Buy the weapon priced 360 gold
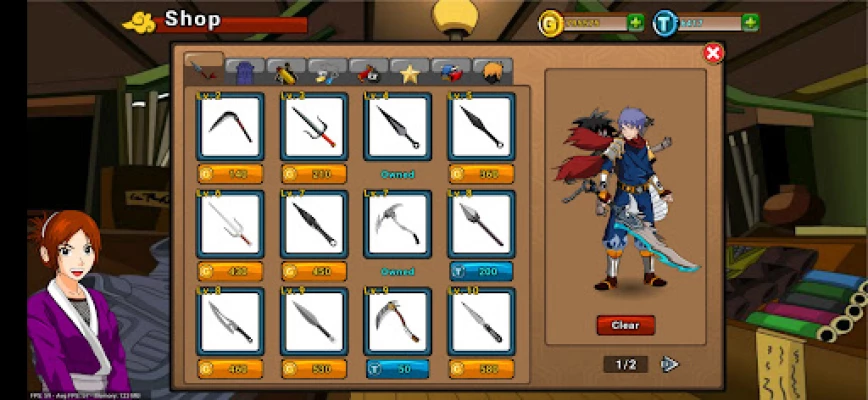This screenshot has width=868, height=400. [x=481, y=174]
